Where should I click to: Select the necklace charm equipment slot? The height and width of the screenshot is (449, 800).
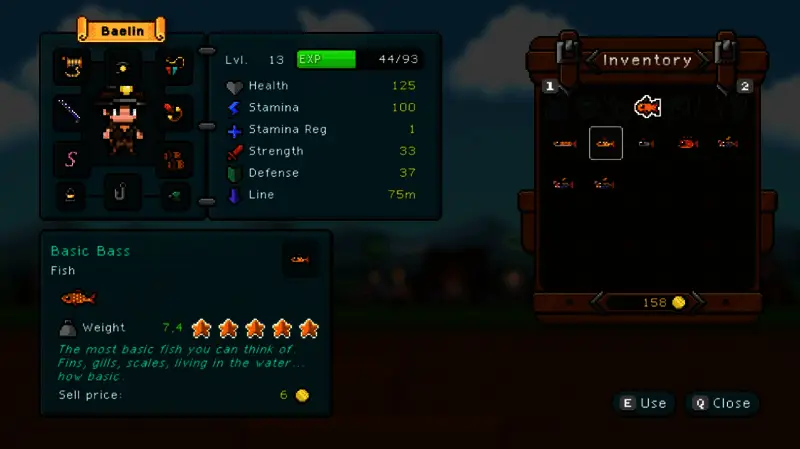click(x=177, y=67)
